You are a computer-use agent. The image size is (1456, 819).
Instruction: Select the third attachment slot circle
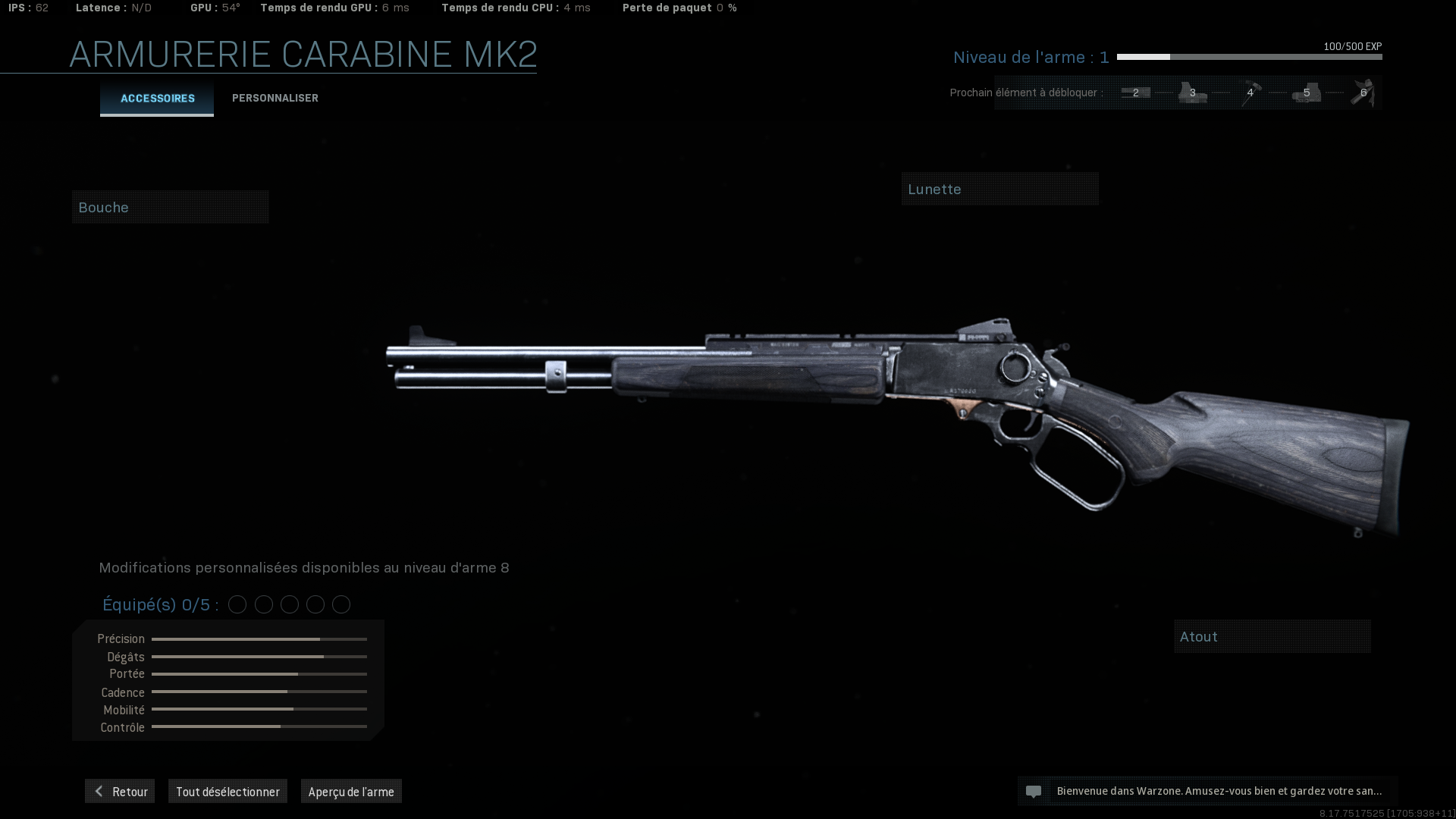pyautogui.click(x=289, y=604)
